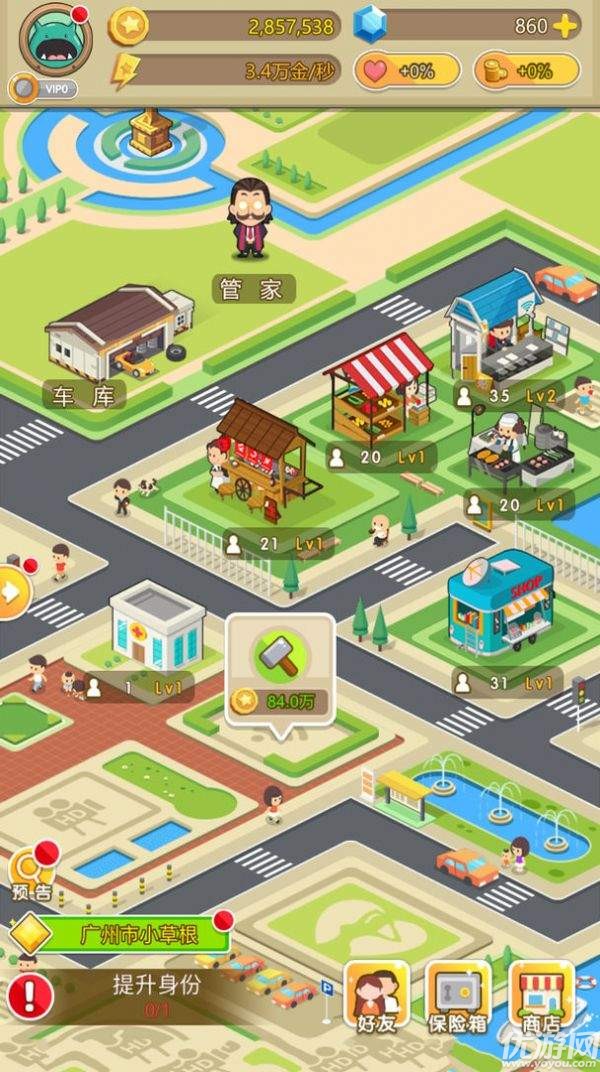Open the 商店 shop
This screenshot has width=600, height=1072.
pyautogui.click(x=542, y=997)
